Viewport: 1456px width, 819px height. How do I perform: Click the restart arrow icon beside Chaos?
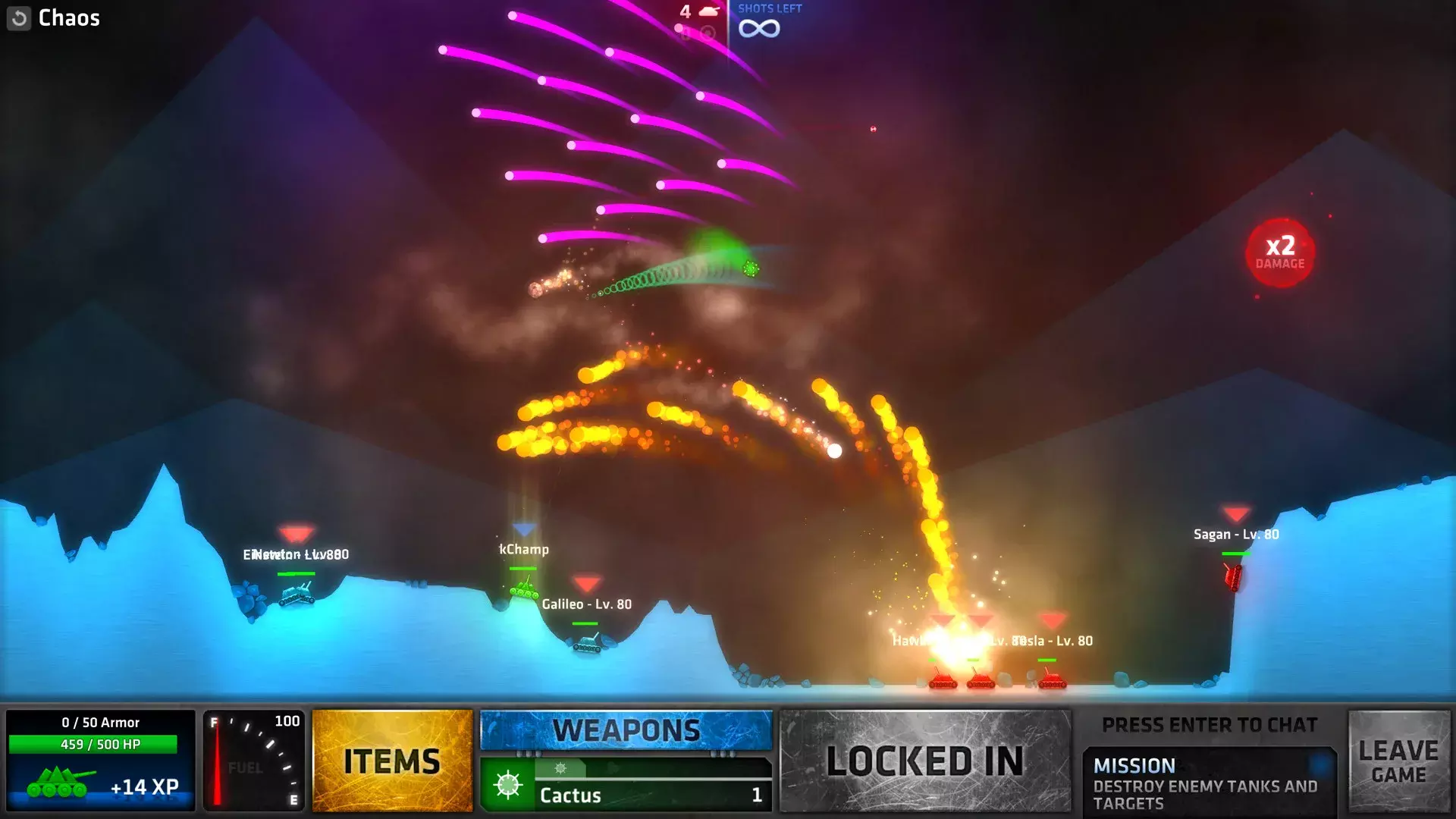click(x=19, y=18)
